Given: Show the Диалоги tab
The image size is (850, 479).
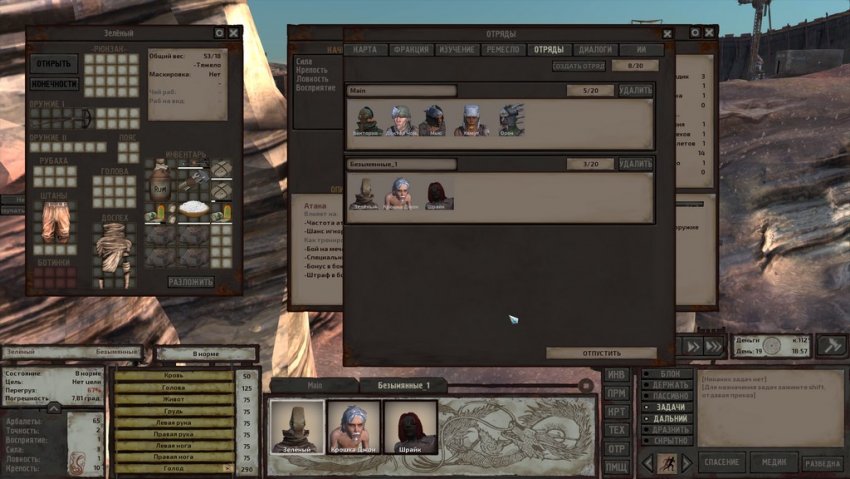Looking at the screenshot, I should tap(596, 50).
